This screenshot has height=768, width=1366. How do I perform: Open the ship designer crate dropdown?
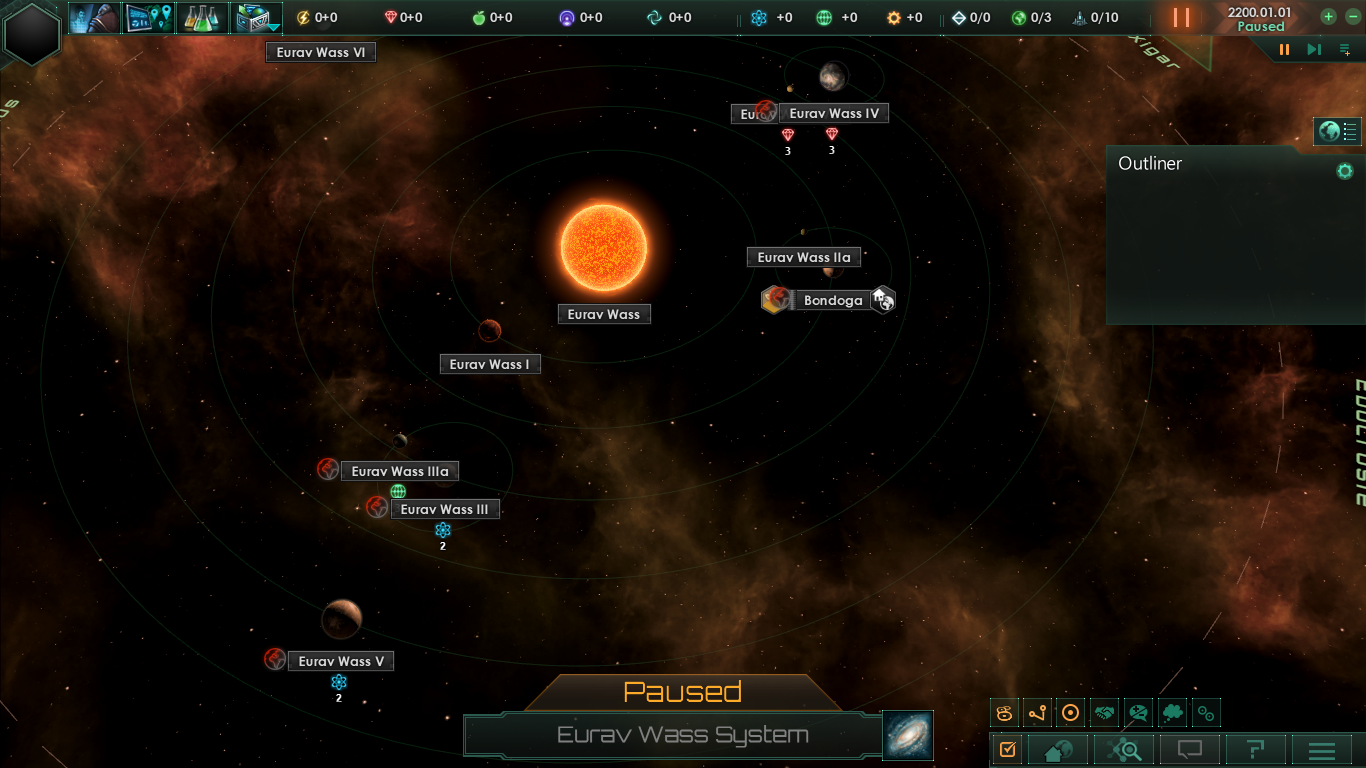click(x=257, y=18)
